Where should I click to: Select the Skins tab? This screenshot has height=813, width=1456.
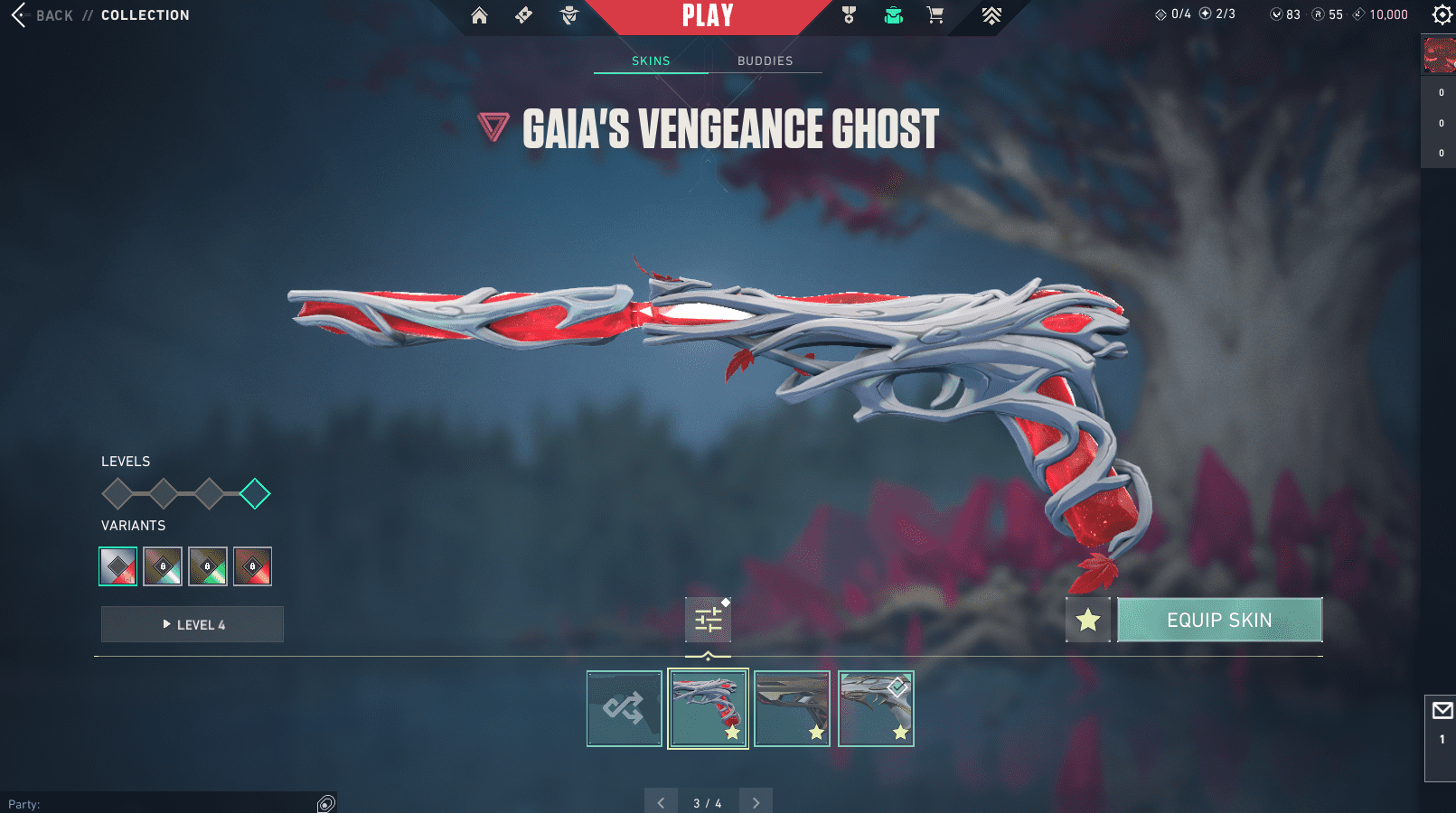651,61
